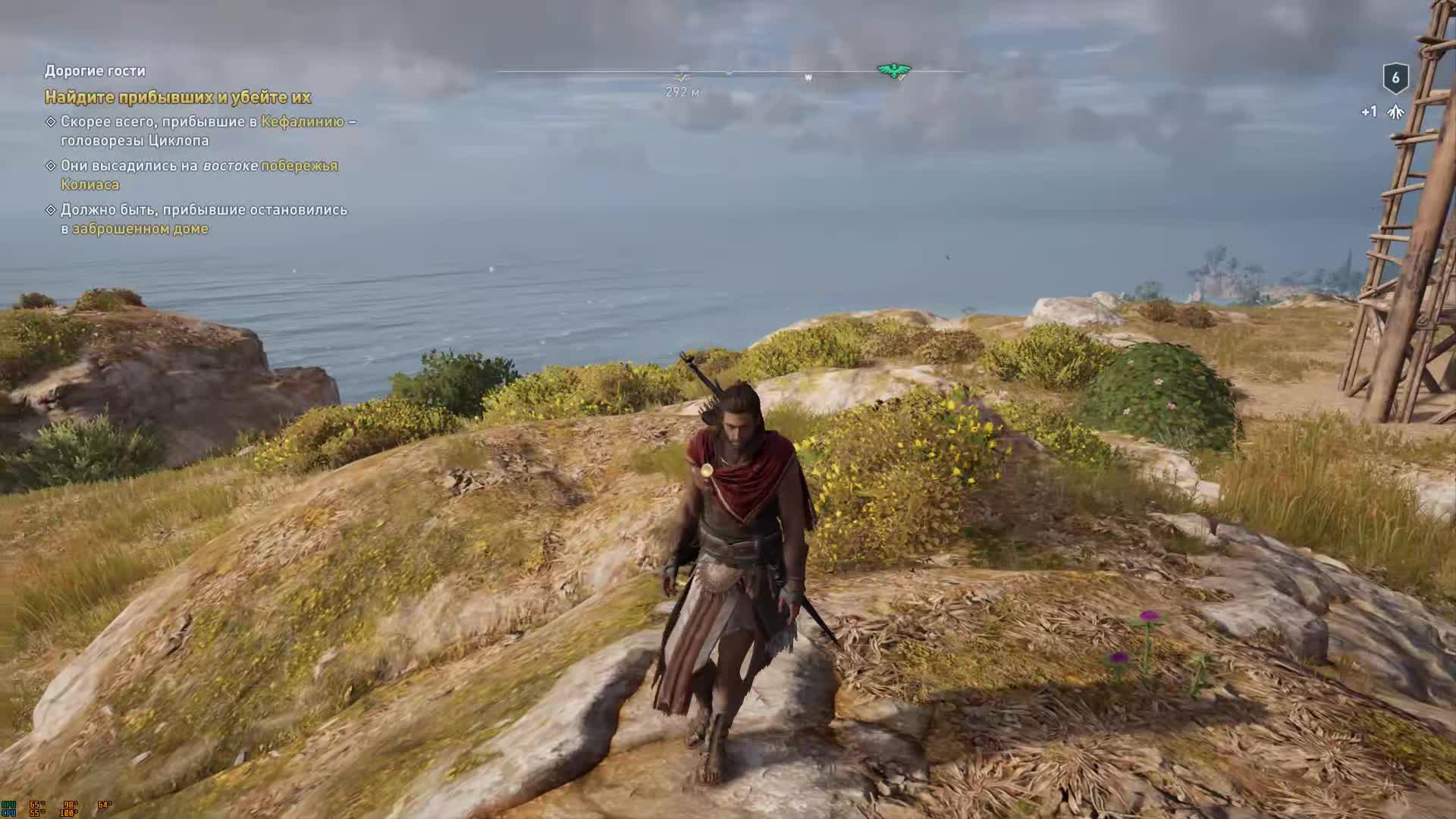Select the green eagle marker on the compass
Screen dimensions: 1456x819
tap(893, 71)
